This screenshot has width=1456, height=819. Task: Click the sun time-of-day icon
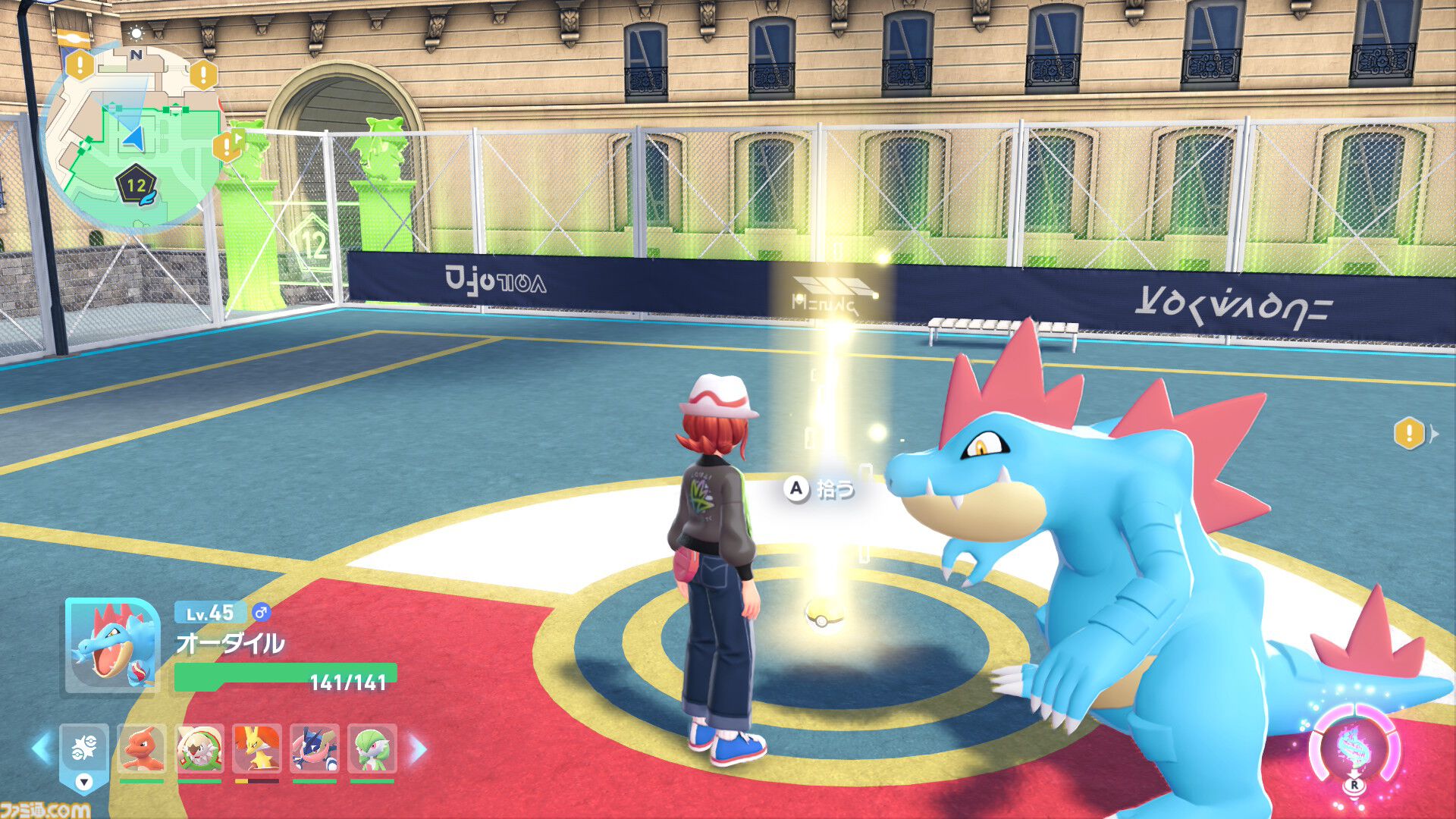pyautogui.click(x=136, y=33)
